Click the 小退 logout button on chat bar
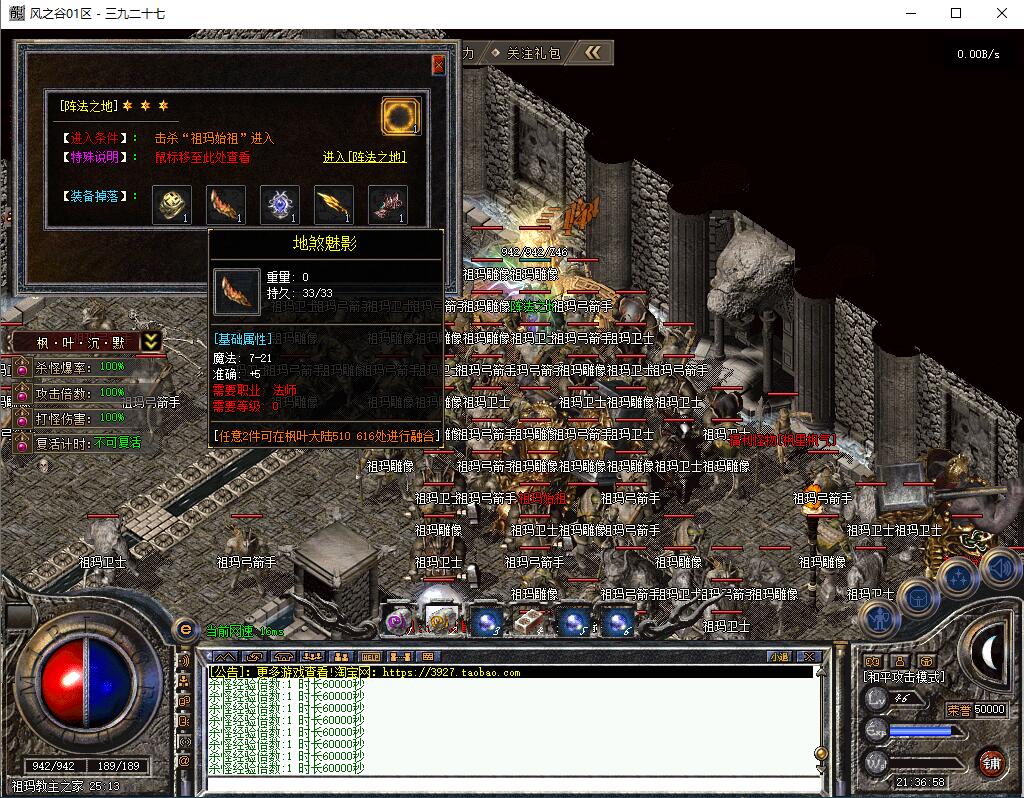 780,656
